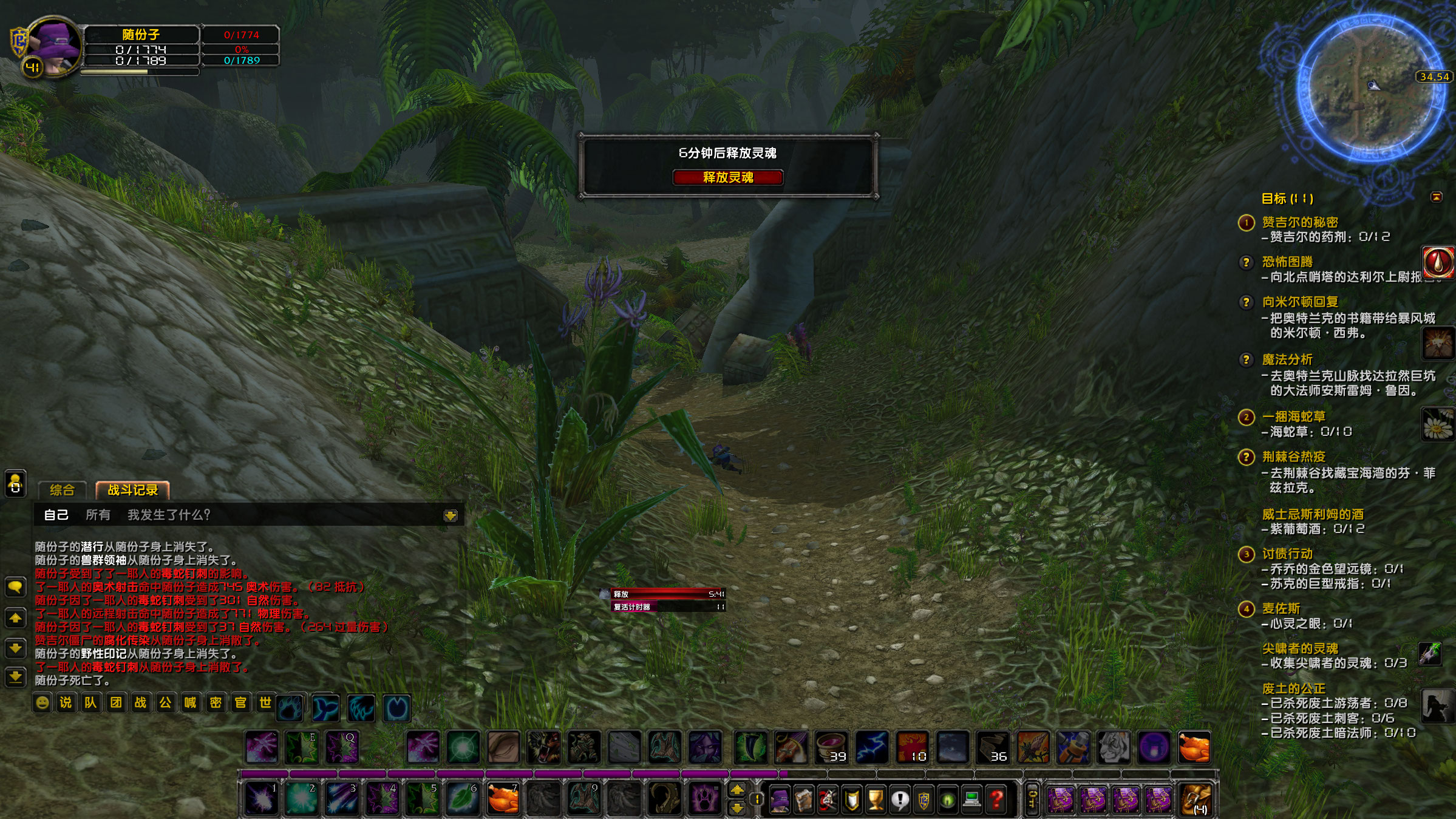Click the 释放灵魂 release spirit button

[x=728, y=179]
